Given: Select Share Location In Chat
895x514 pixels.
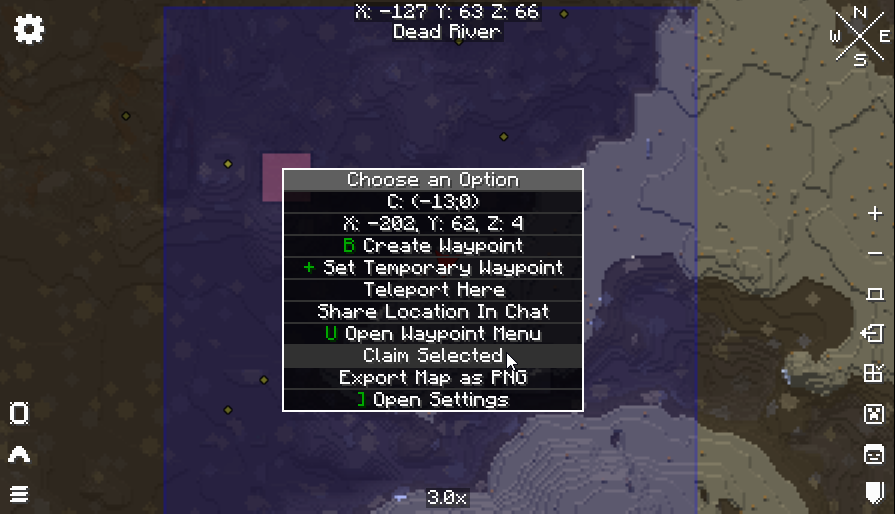Looking at the screenshot, I should click(x=433, y=312).
